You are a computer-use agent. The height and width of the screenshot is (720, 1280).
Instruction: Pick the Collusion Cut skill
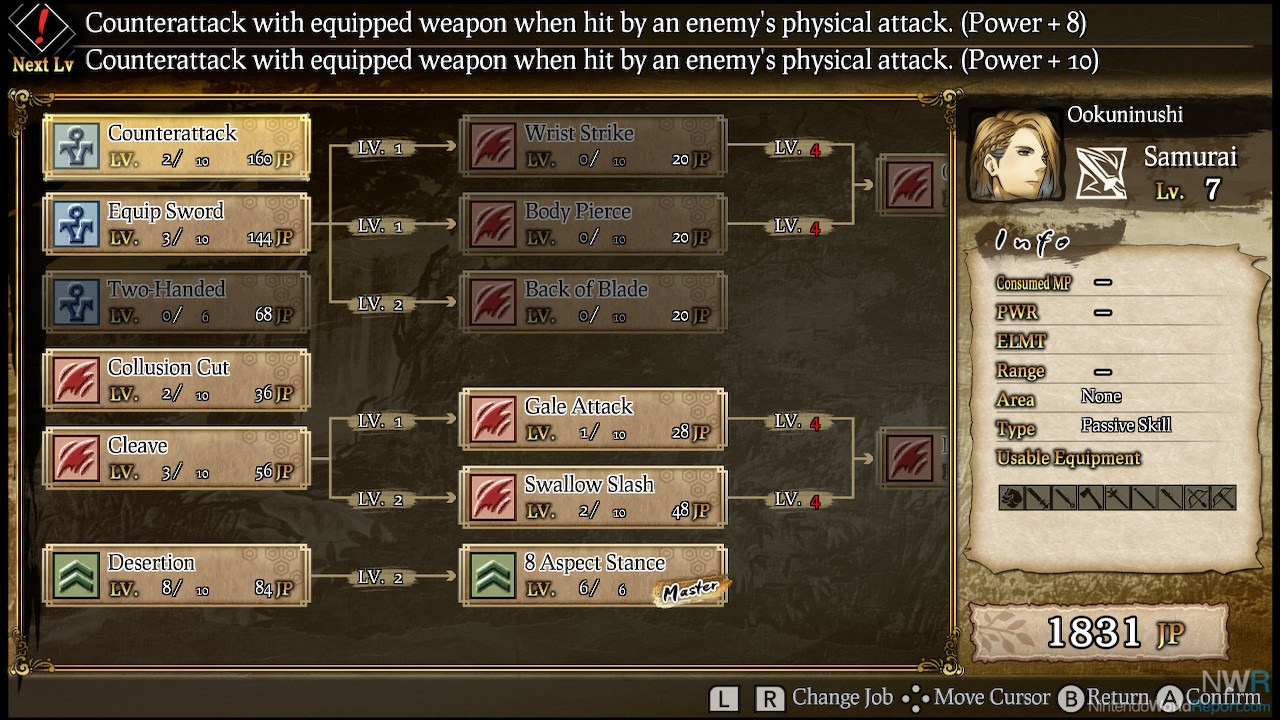click(177, 380)
